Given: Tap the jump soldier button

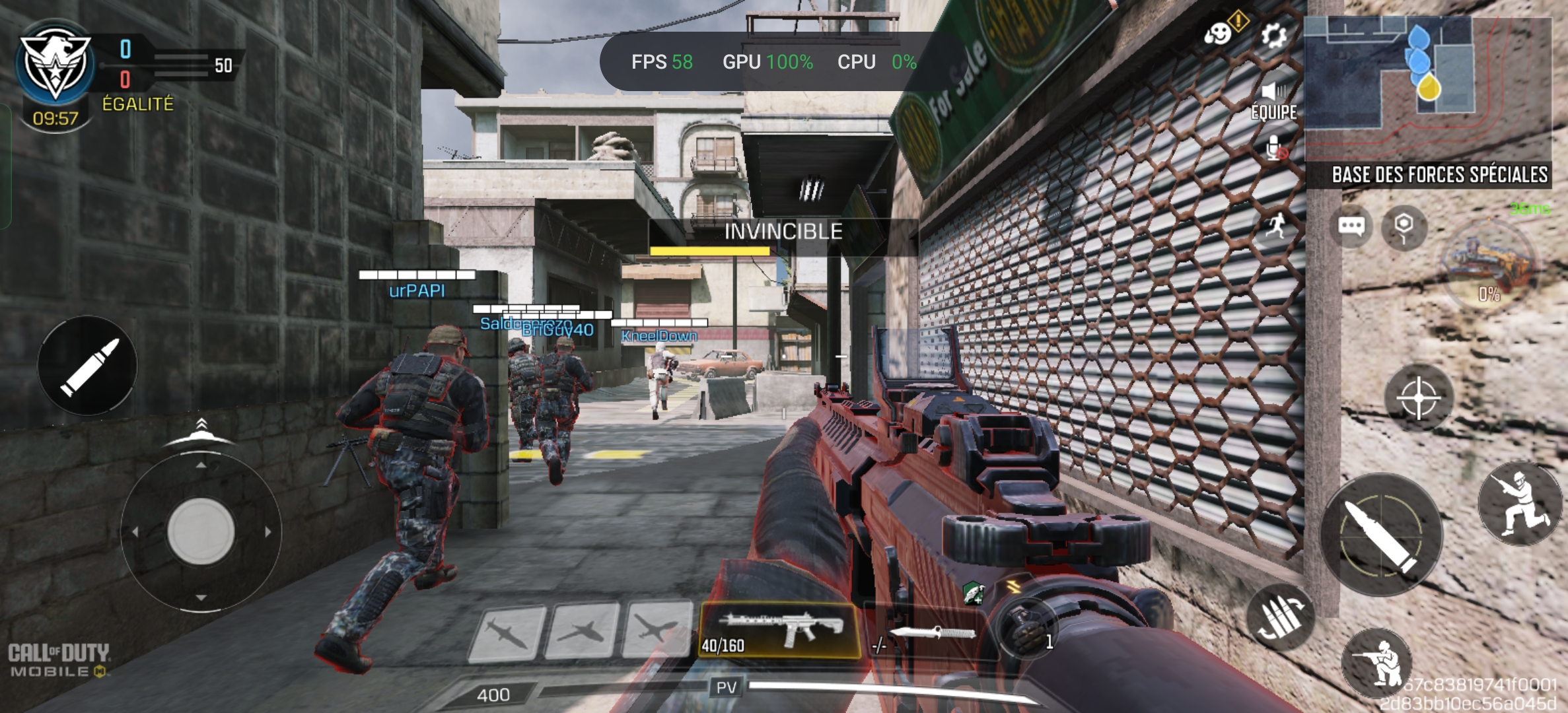Looking at the screenshot, I should point(1519,503).
